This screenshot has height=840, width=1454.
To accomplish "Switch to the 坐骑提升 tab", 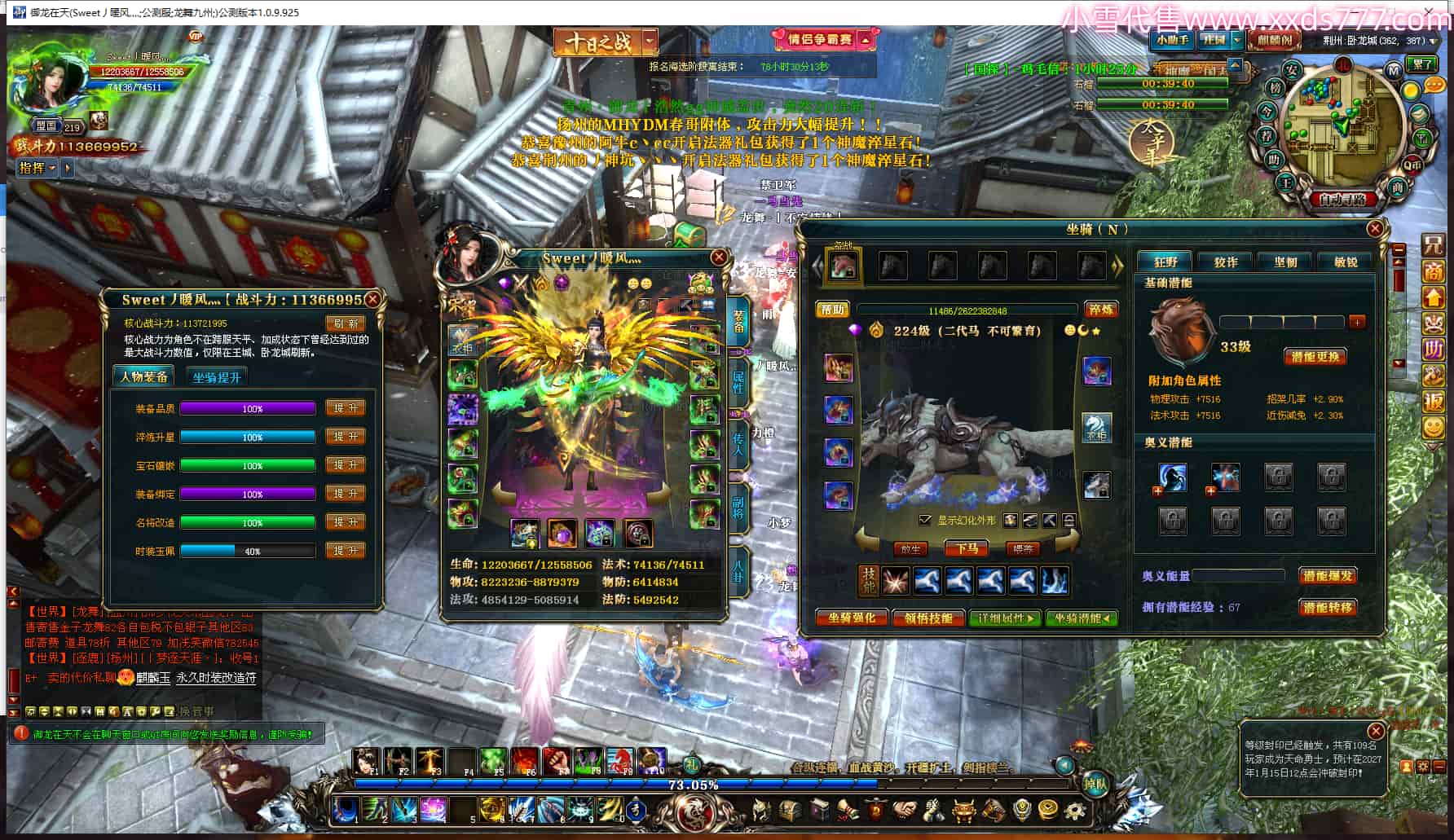I will pos(217,377).
